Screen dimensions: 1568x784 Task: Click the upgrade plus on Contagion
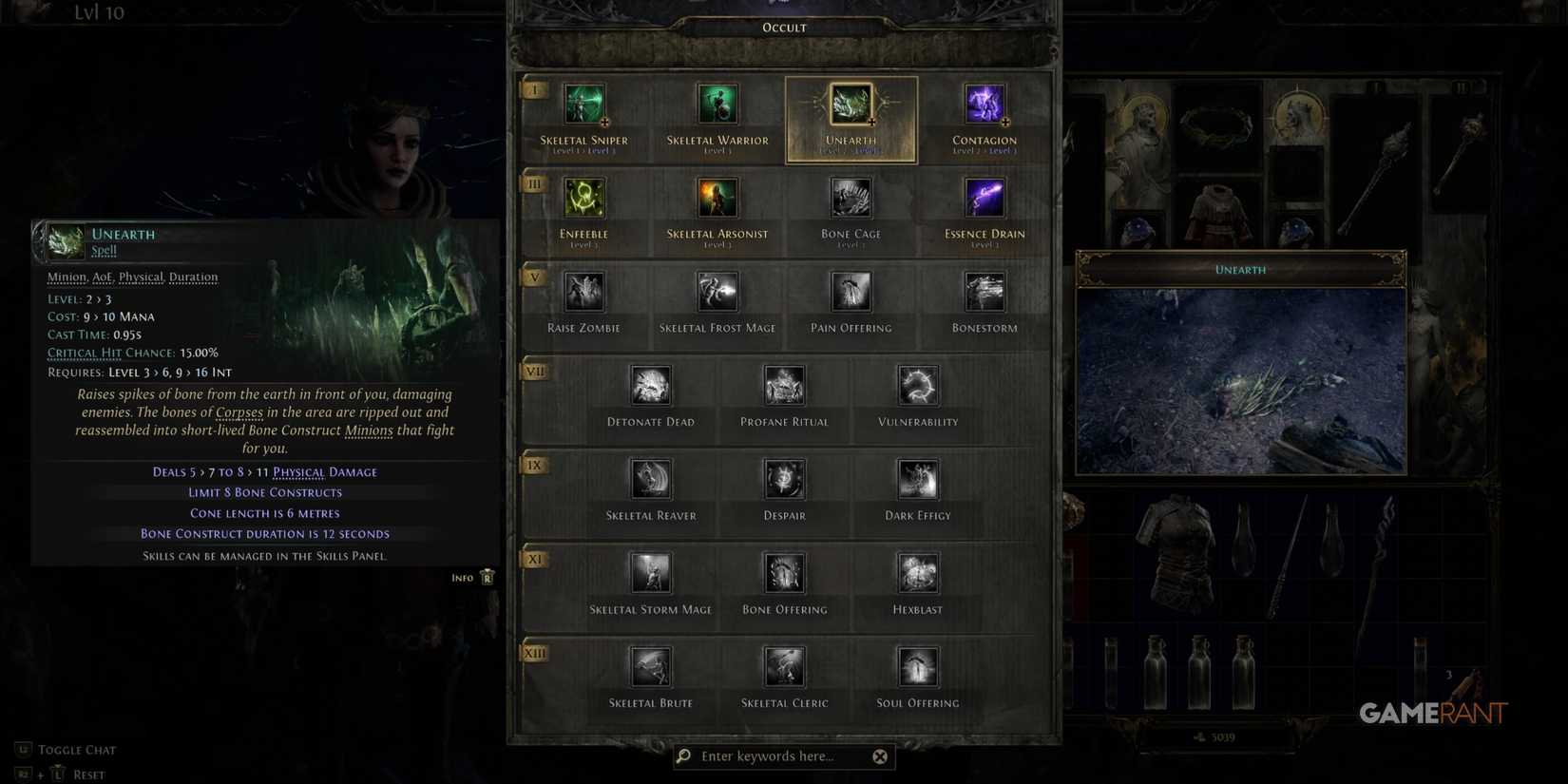(x=1004, y=123)
